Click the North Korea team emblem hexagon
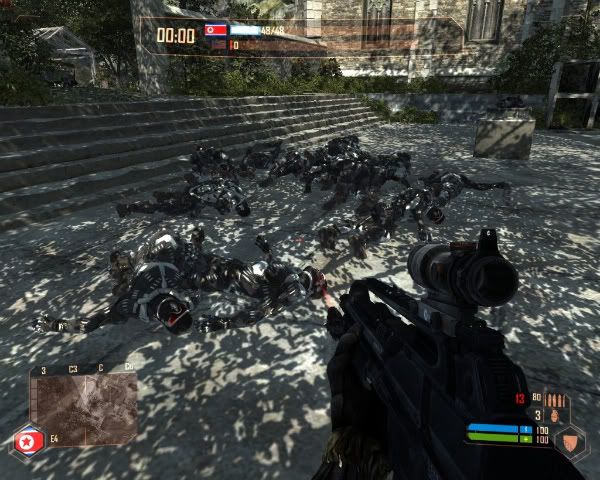600x480 pixels. click(x=28, y=441)
